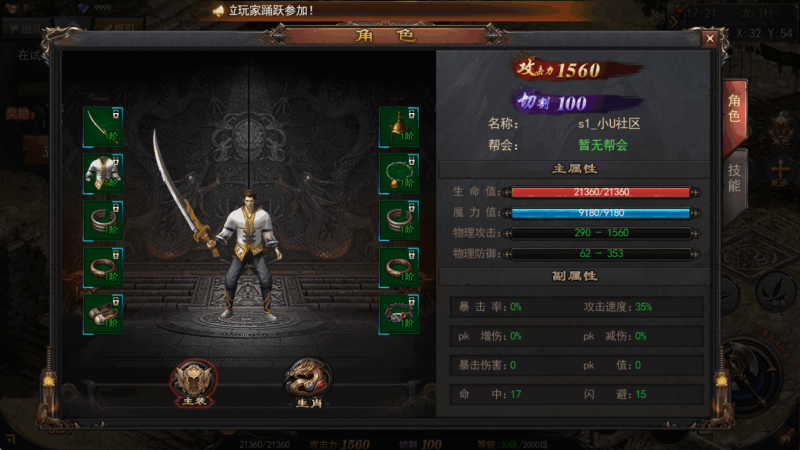Inspect the white armor equipment slot
Viewport: 800px width, 450px height.
103,173
